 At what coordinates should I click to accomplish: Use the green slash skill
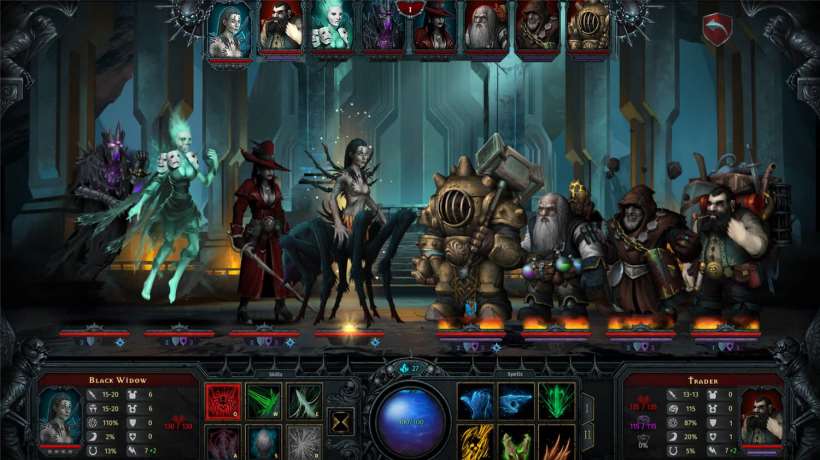[263, 401]
